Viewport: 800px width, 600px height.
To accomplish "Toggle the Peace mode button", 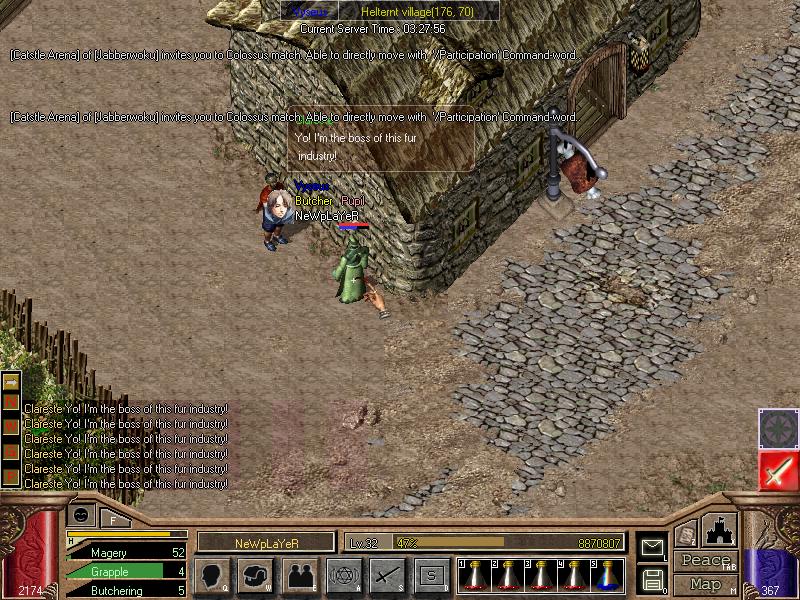I will tap(706, 561).
